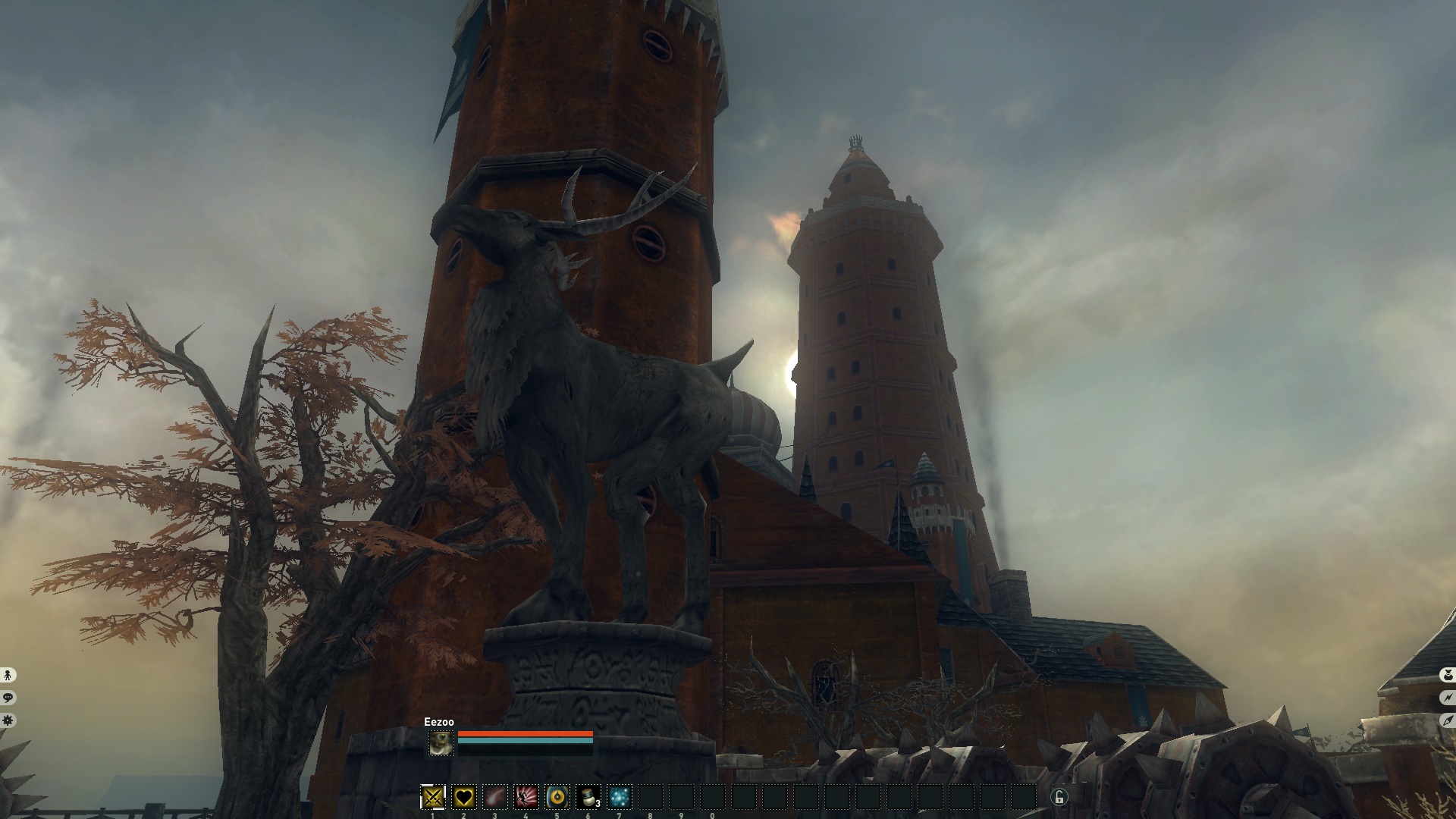Use the golden eye shield skill
Screen dimensions: 1456x819
[557, 797]
